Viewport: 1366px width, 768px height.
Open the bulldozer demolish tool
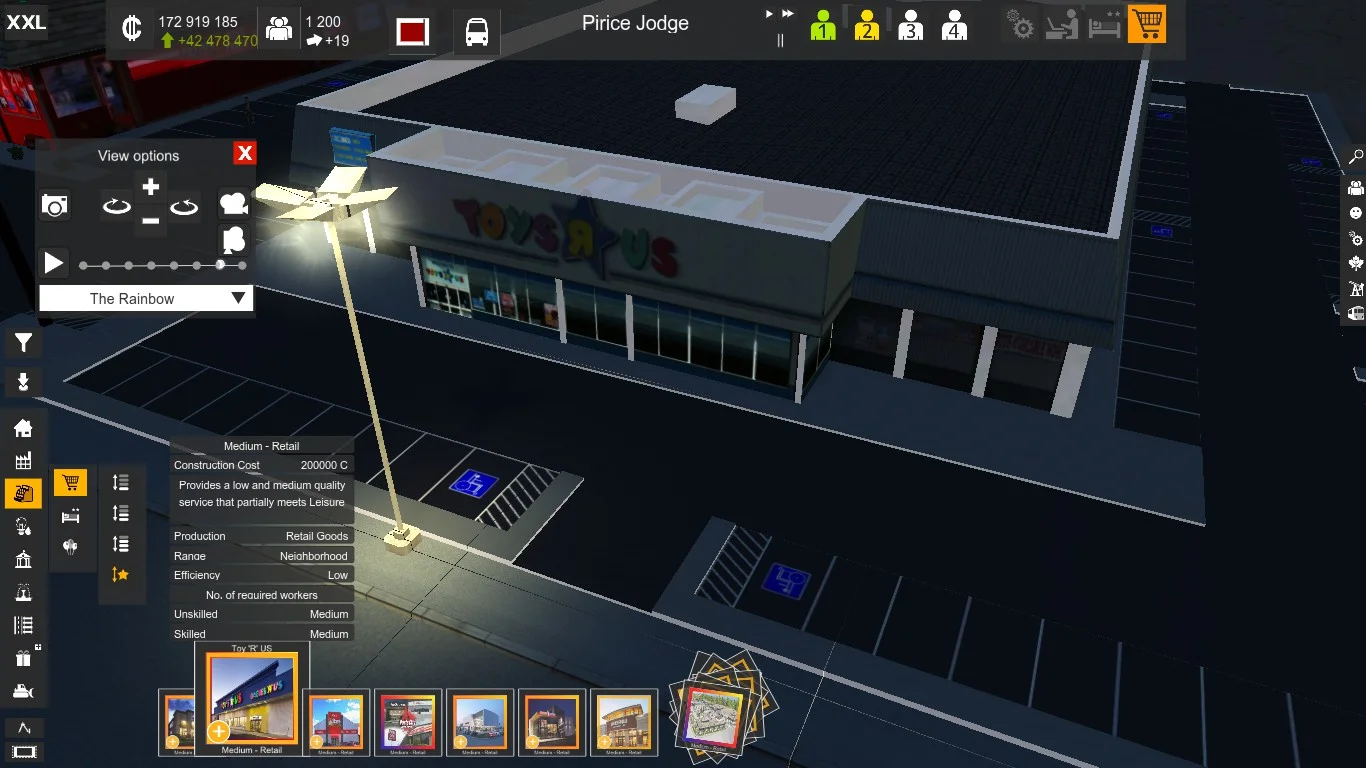23,691
